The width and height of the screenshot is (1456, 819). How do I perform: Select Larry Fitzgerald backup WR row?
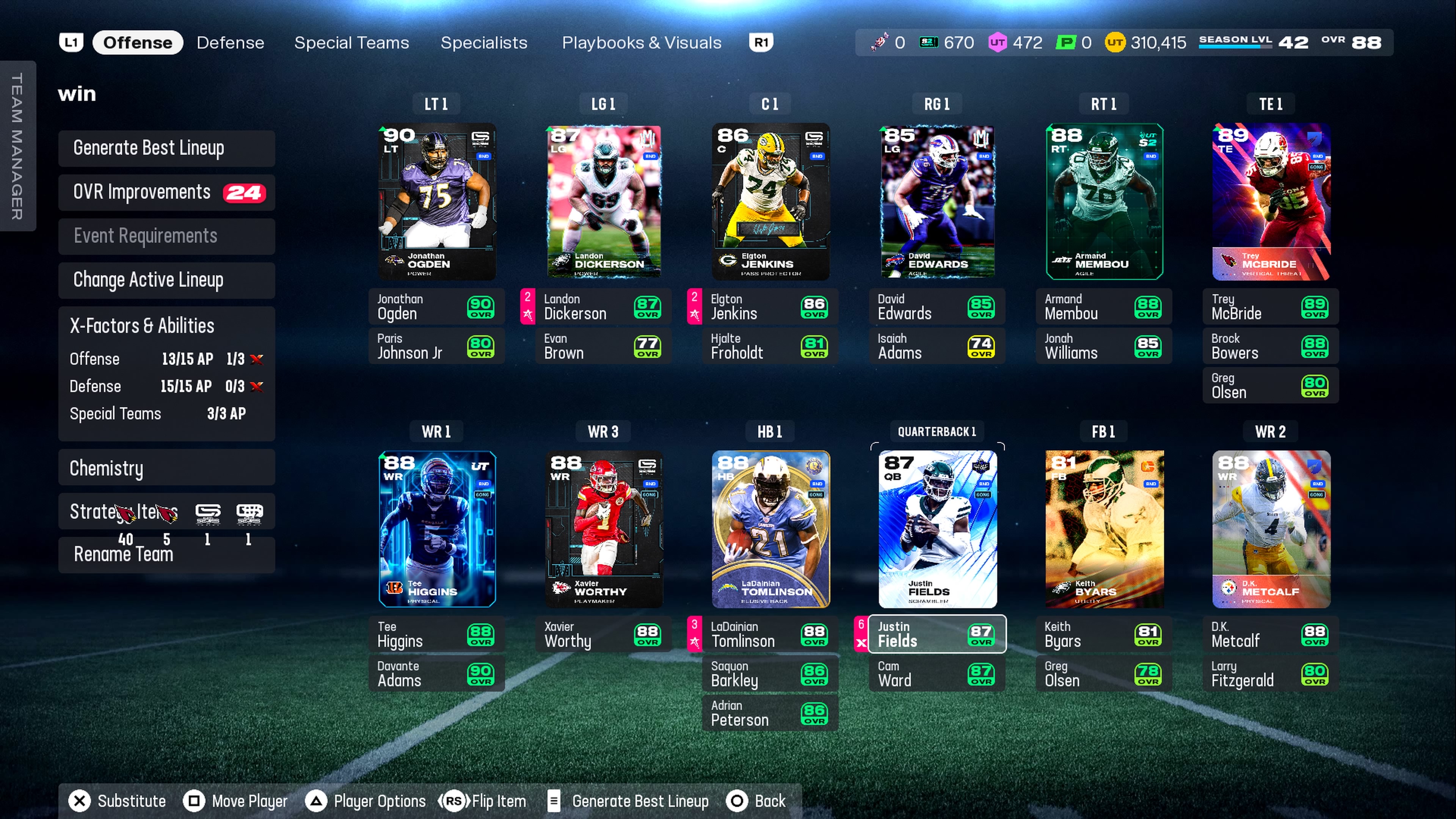point(1271,674)
